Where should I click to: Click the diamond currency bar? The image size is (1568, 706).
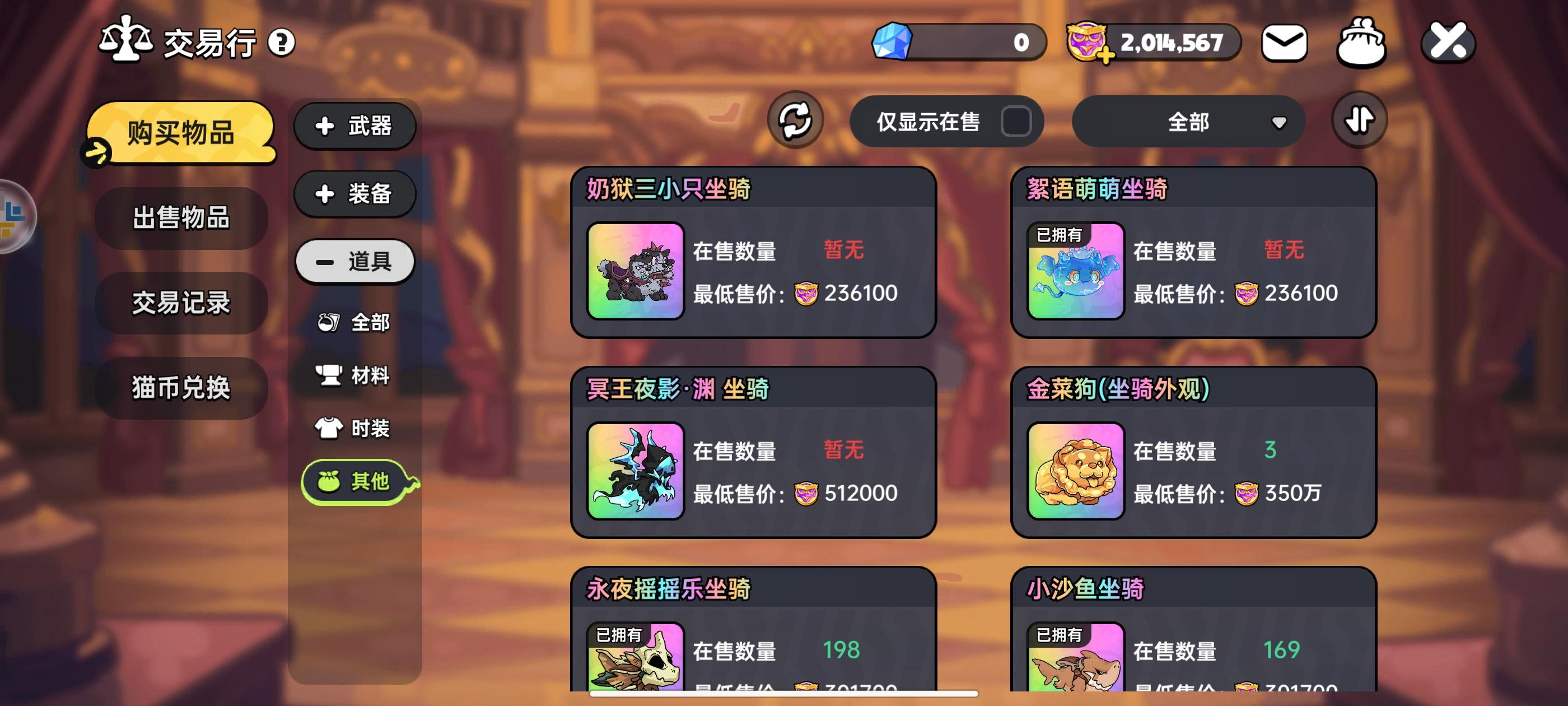(x=956, y=41)
